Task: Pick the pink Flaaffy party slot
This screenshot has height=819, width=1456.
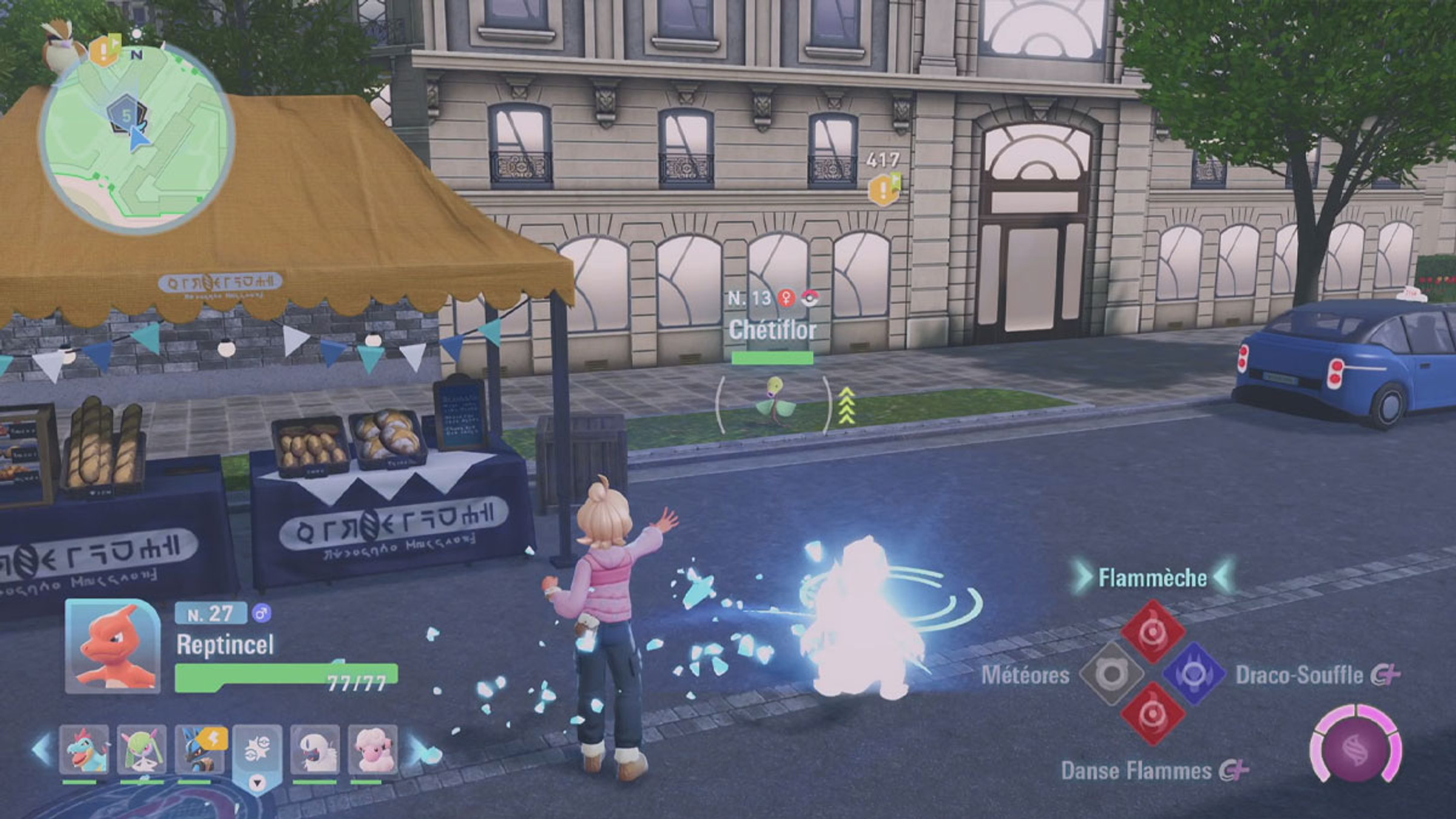Action: click(372, 750)
